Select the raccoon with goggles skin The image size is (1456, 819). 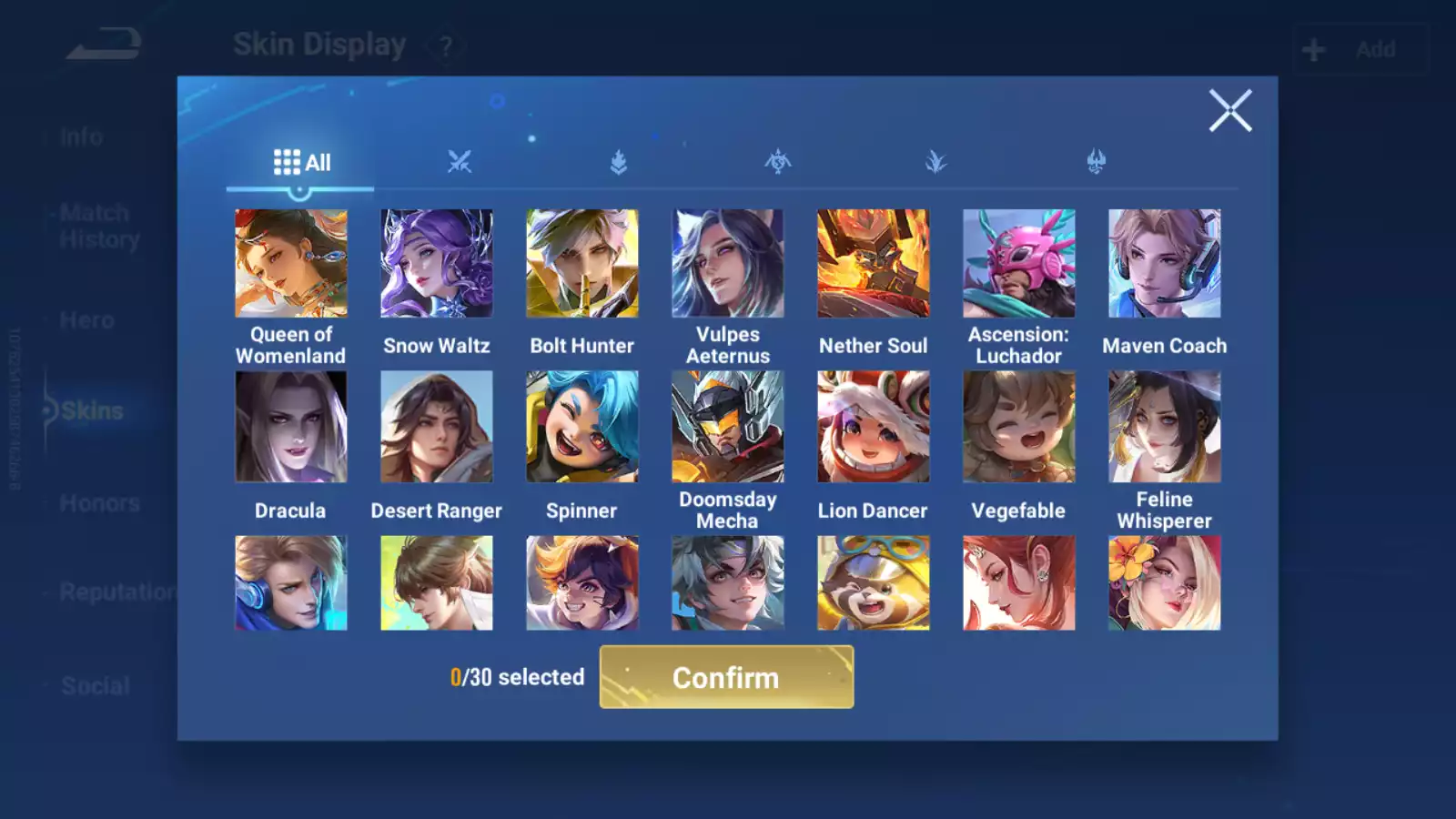coord(874,583)
